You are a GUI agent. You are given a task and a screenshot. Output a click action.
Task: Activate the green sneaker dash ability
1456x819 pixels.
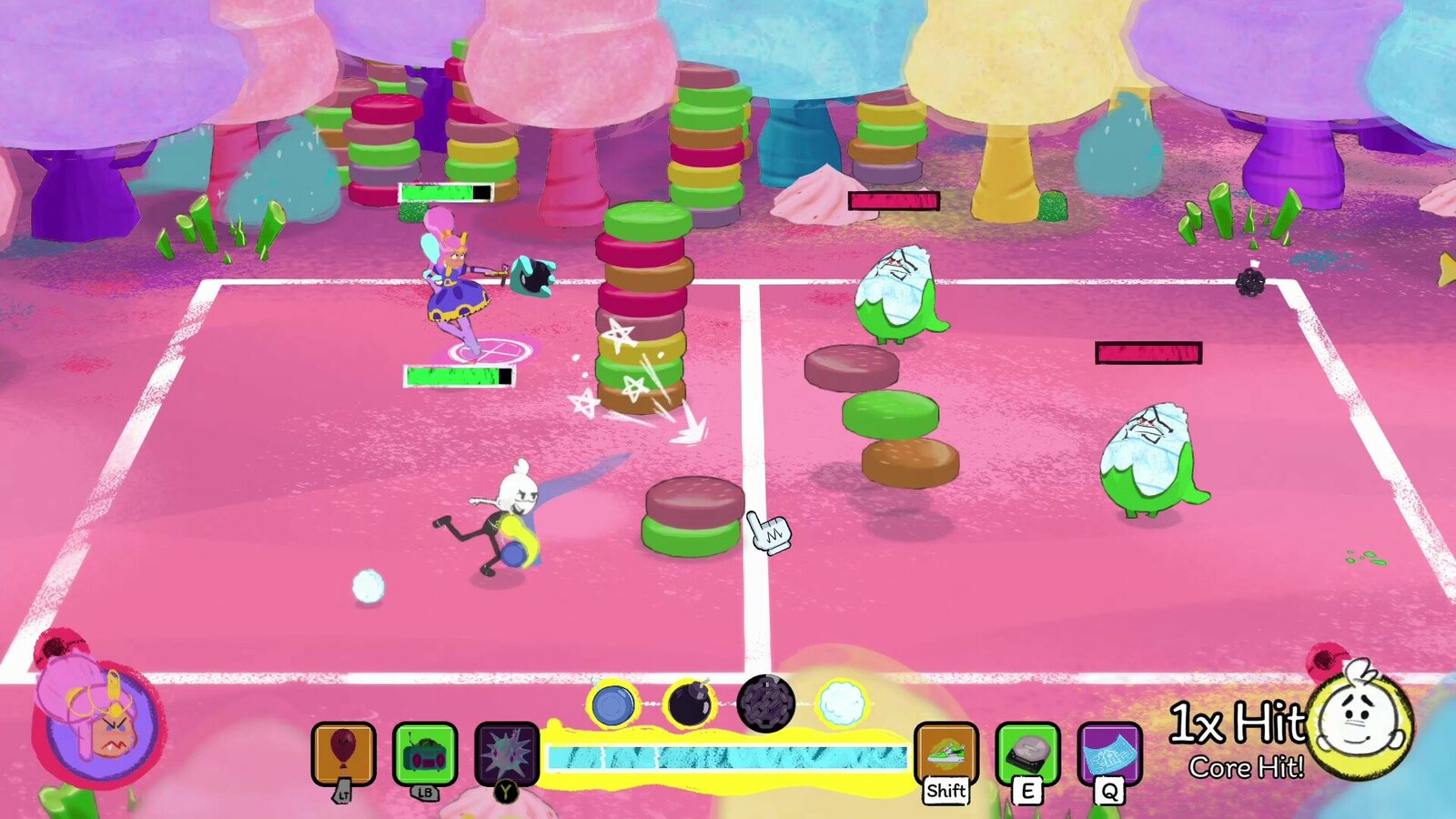tap(945, 753)
